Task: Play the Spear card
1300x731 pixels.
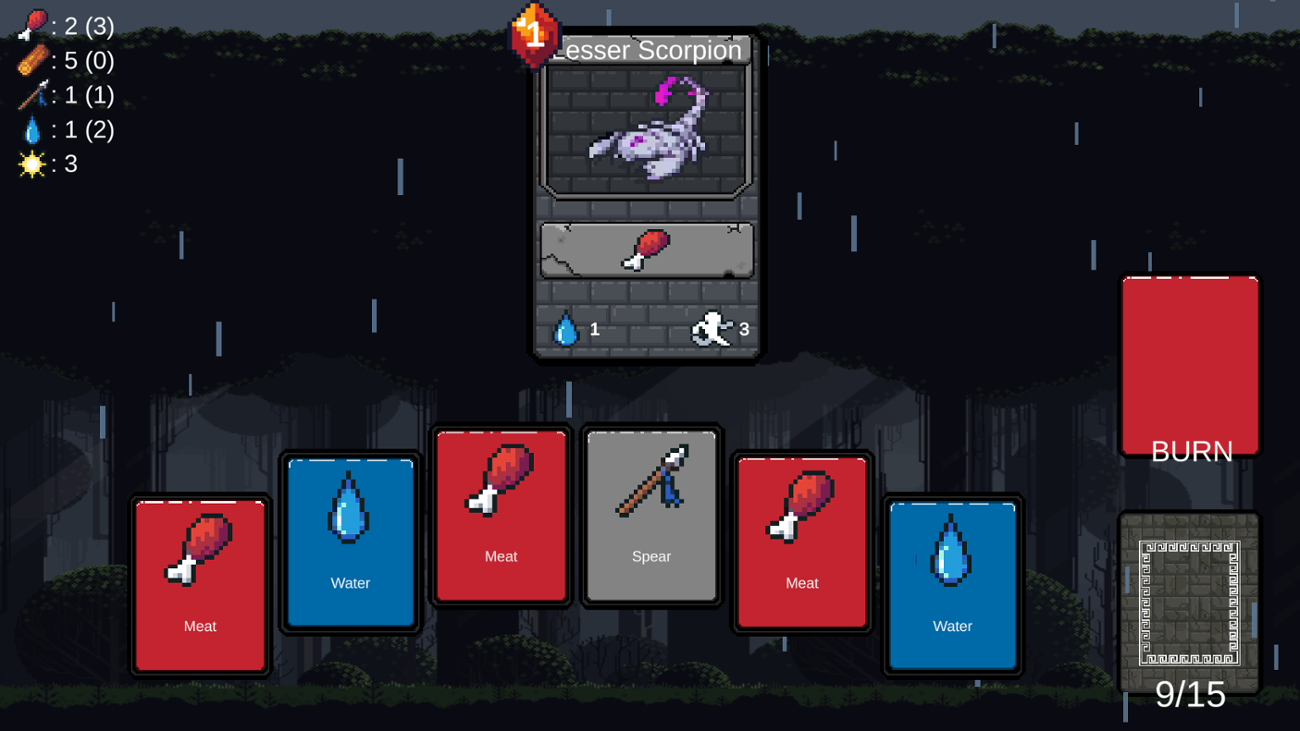Action: pyautogui.click(x=651, y=516)
